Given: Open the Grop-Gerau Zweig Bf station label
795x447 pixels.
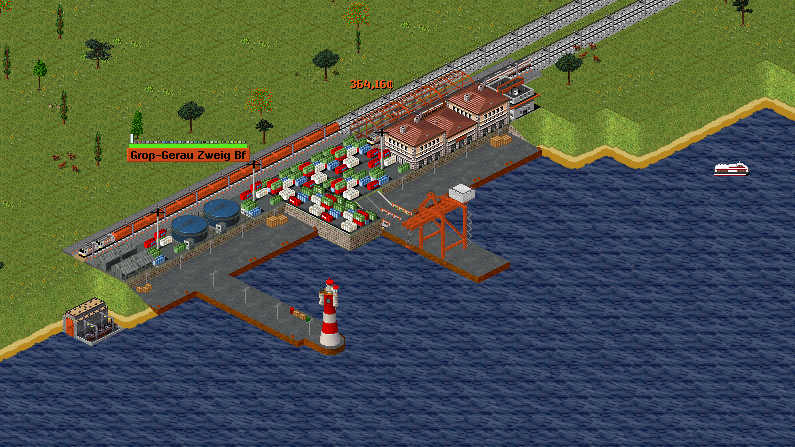Looking at the screenshot, I should (187, 155).
